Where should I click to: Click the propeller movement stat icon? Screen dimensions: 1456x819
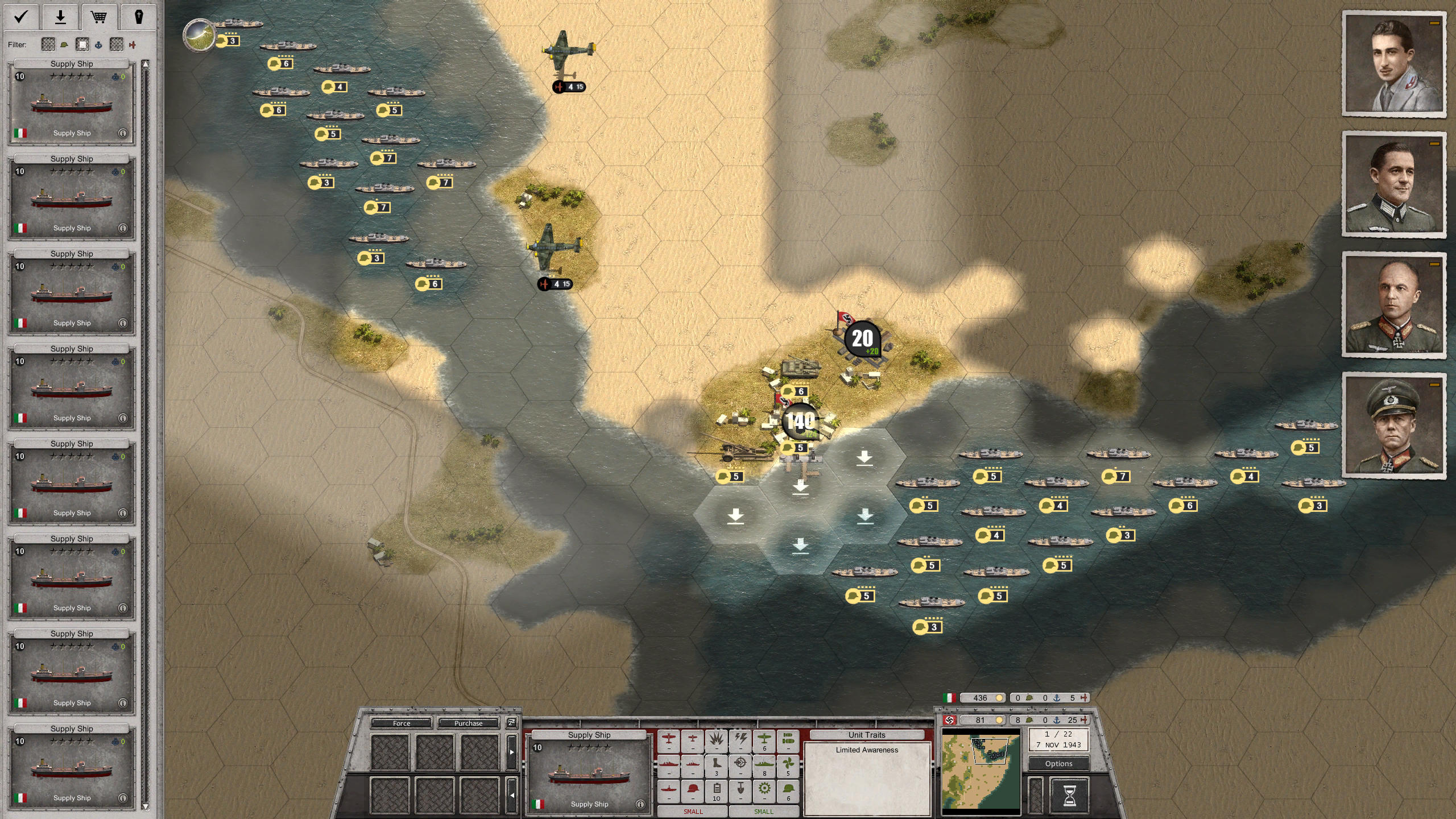(x=788, y=764)
